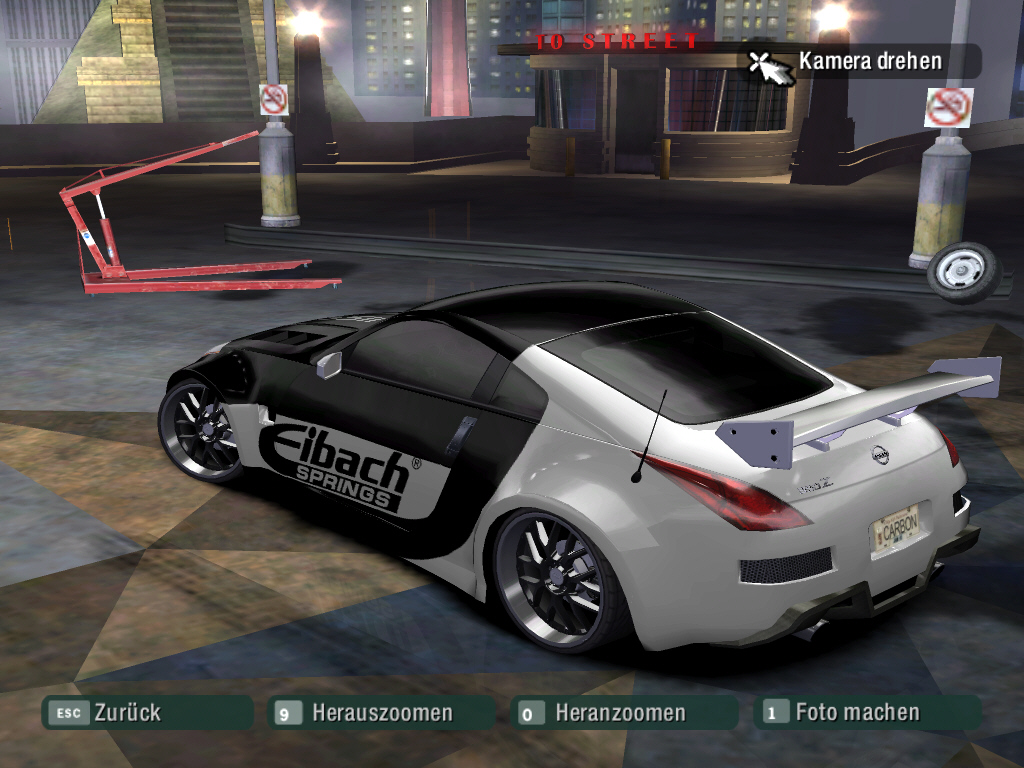Image resolution: width=1024 pixels, height=768 pixels.
Task: Zoom out using Herauszoomen
Action: pyautogui.click(x=381, y=713)
